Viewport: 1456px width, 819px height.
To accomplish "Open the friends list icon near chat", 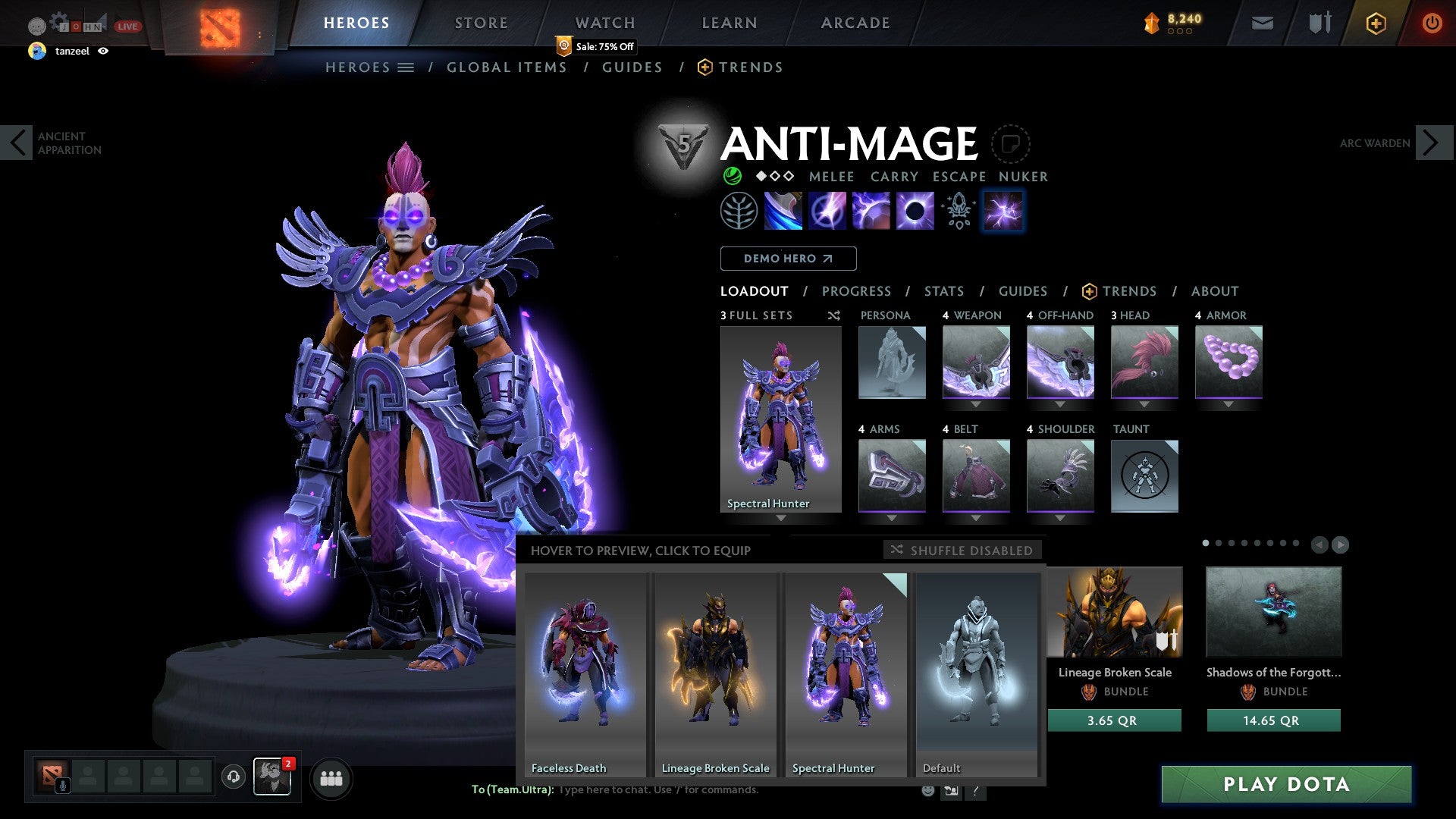I will tap(331, 778).
